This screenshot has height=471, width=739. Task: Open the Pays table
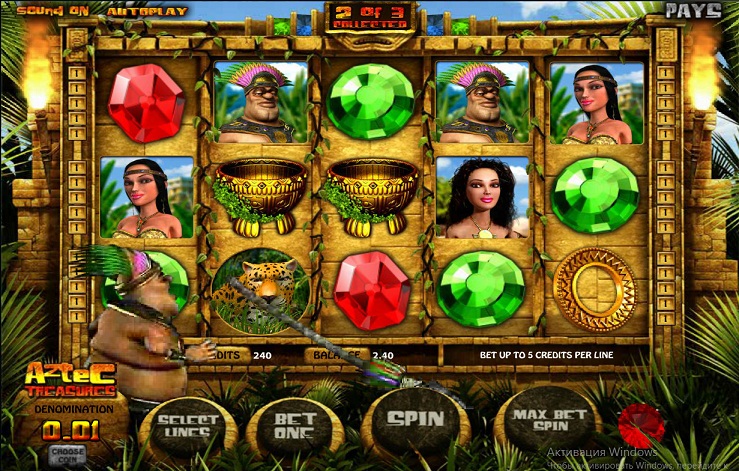coord(693,11)
